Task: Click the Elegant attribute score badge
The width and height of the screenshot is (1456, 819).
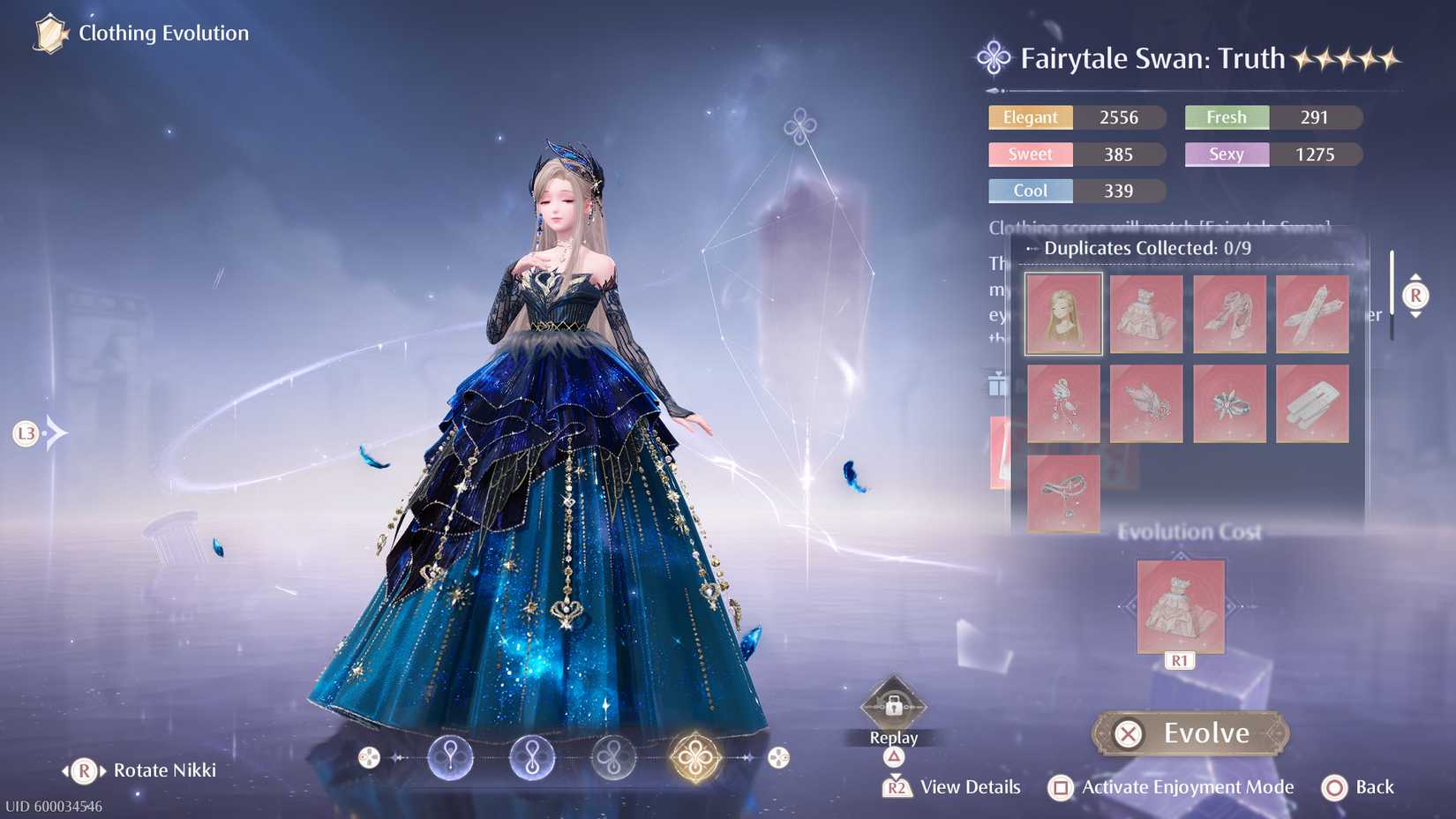Action: pyautogui.click(x=1030, y=117)
